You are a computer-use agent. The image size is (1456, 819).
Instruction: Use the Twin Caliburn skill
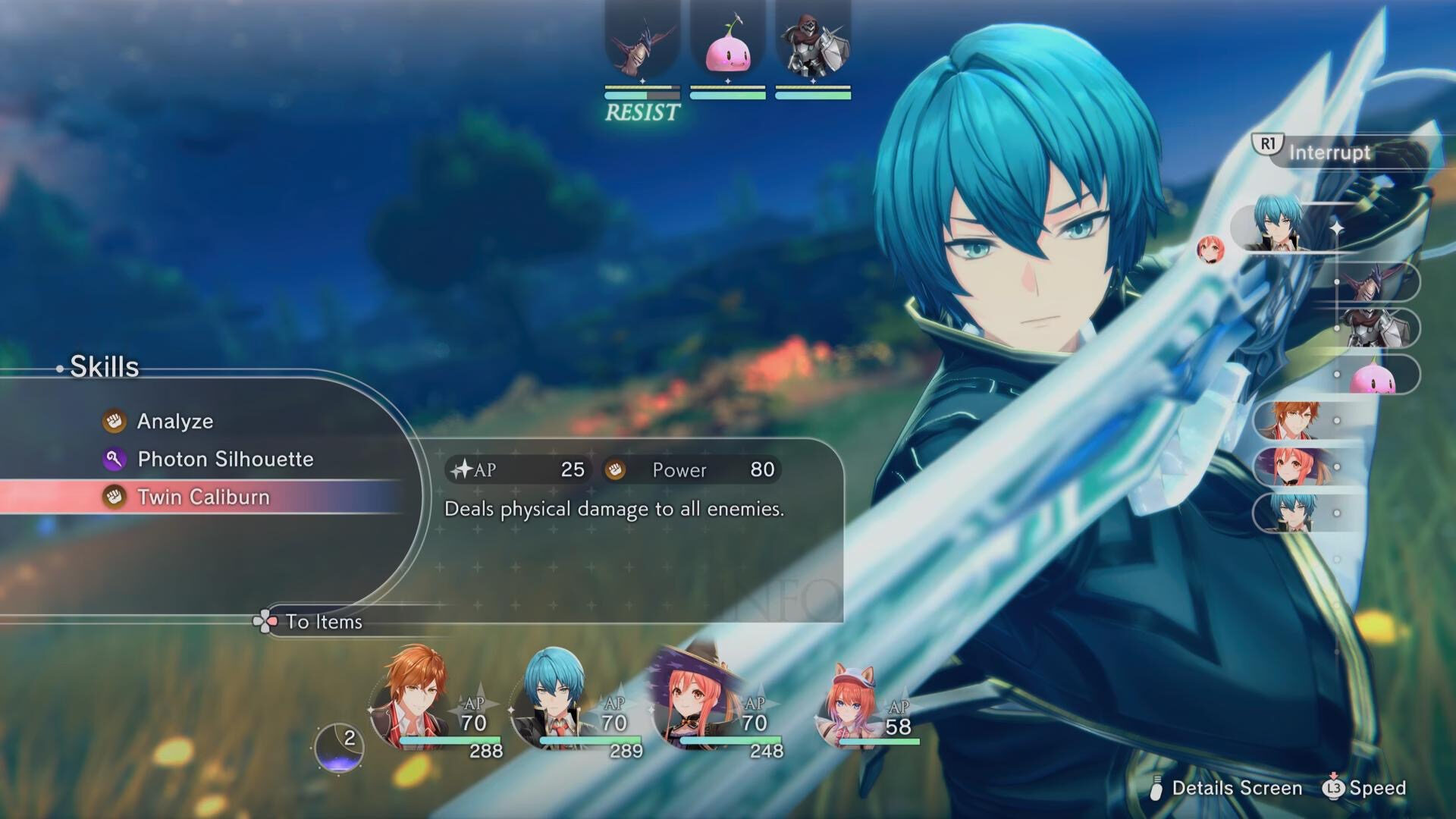click(x=203, y=497)
